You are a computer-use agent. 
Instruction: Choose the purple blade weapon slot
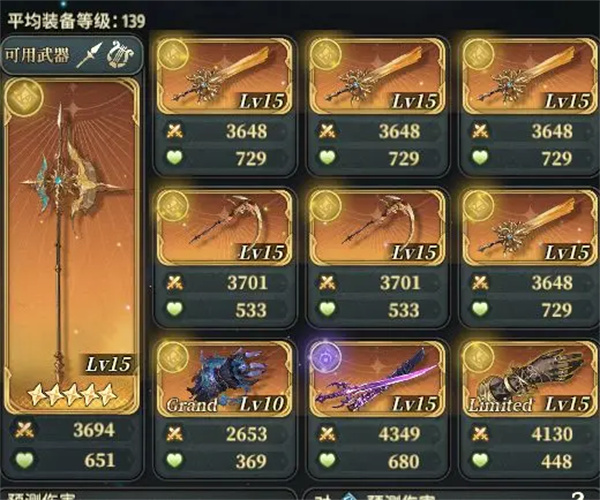click(x=376, y=381)
